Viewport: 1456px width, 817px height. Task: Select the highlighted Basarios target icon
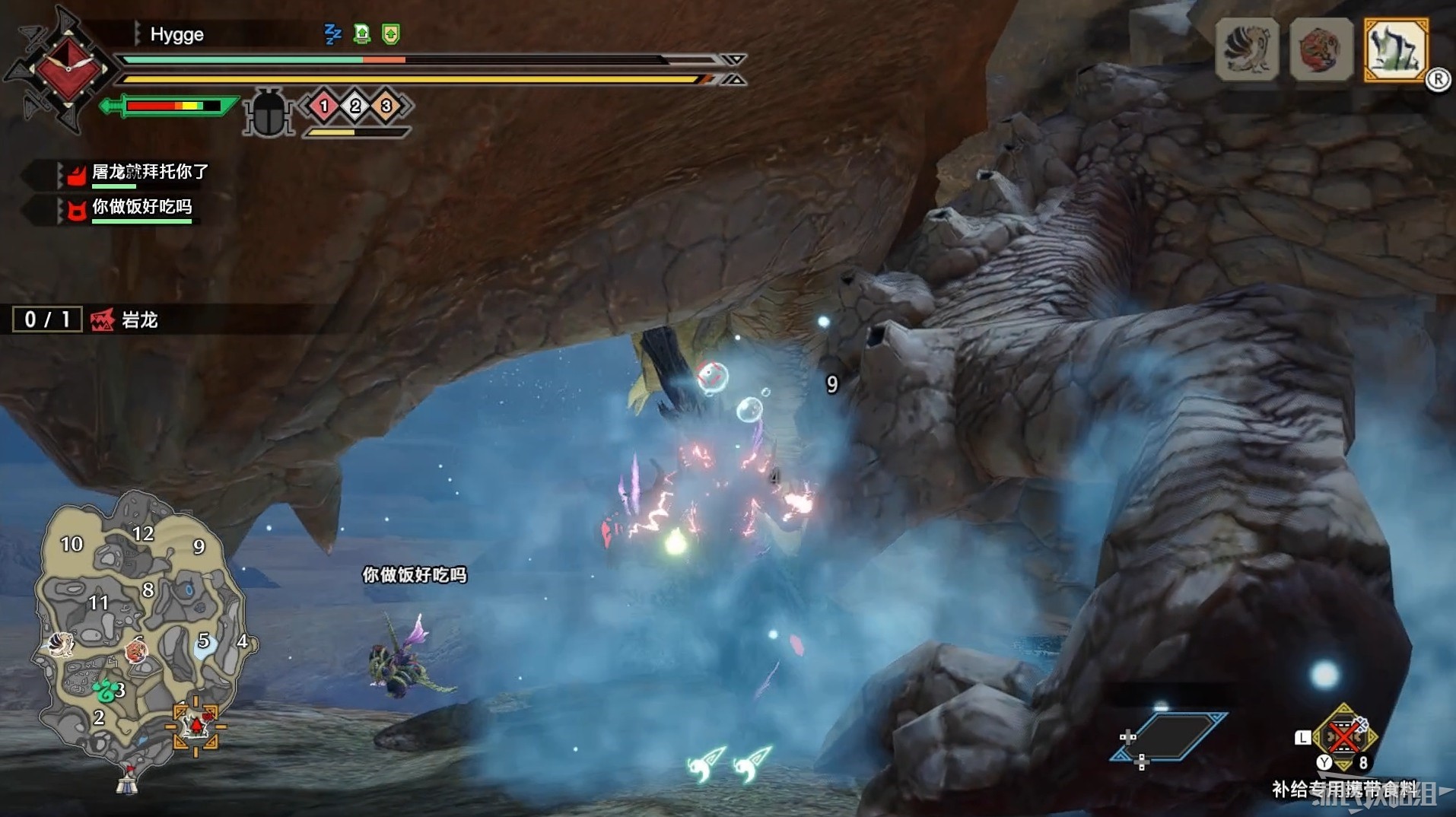1395,50
